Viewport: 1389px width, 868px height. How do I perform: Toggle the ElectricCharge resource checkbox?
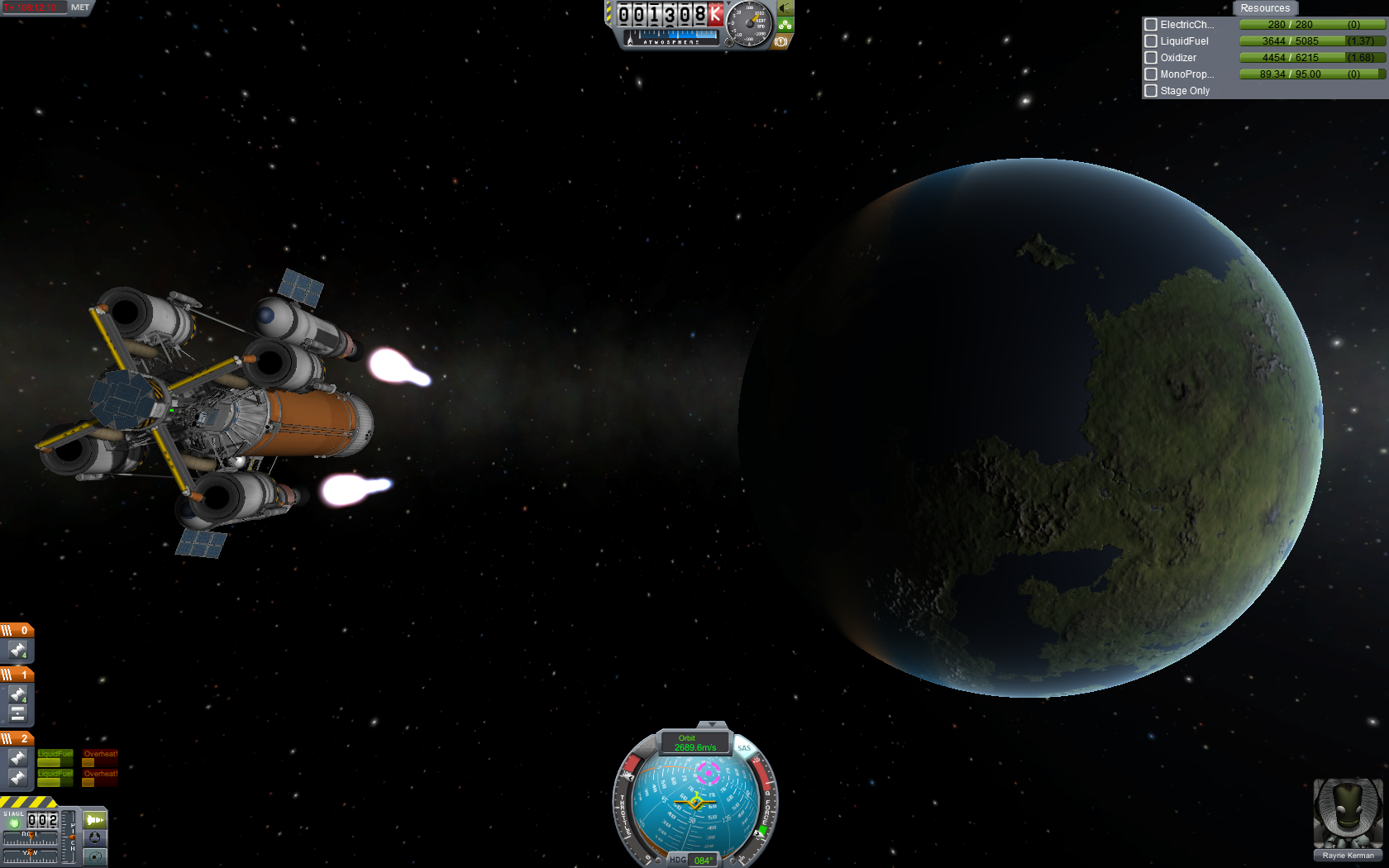click(x=1150, y=25)
